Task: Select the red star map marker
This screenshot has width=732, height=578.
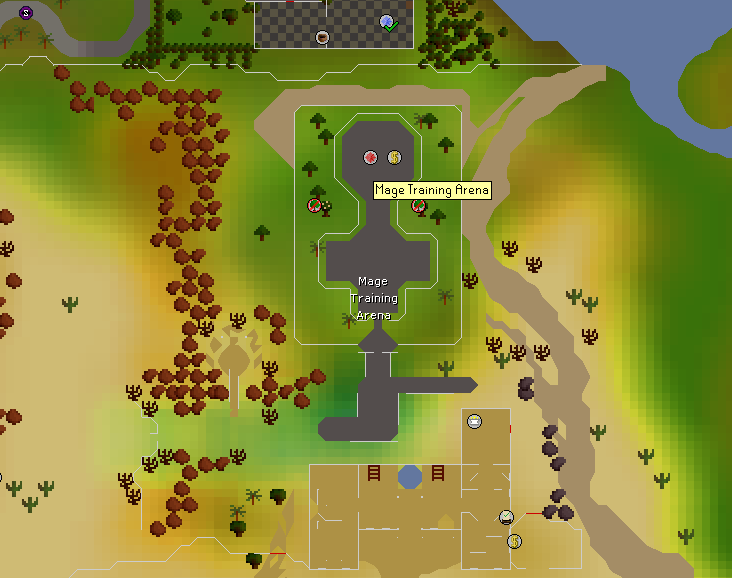Action: (x=370, y=157)
